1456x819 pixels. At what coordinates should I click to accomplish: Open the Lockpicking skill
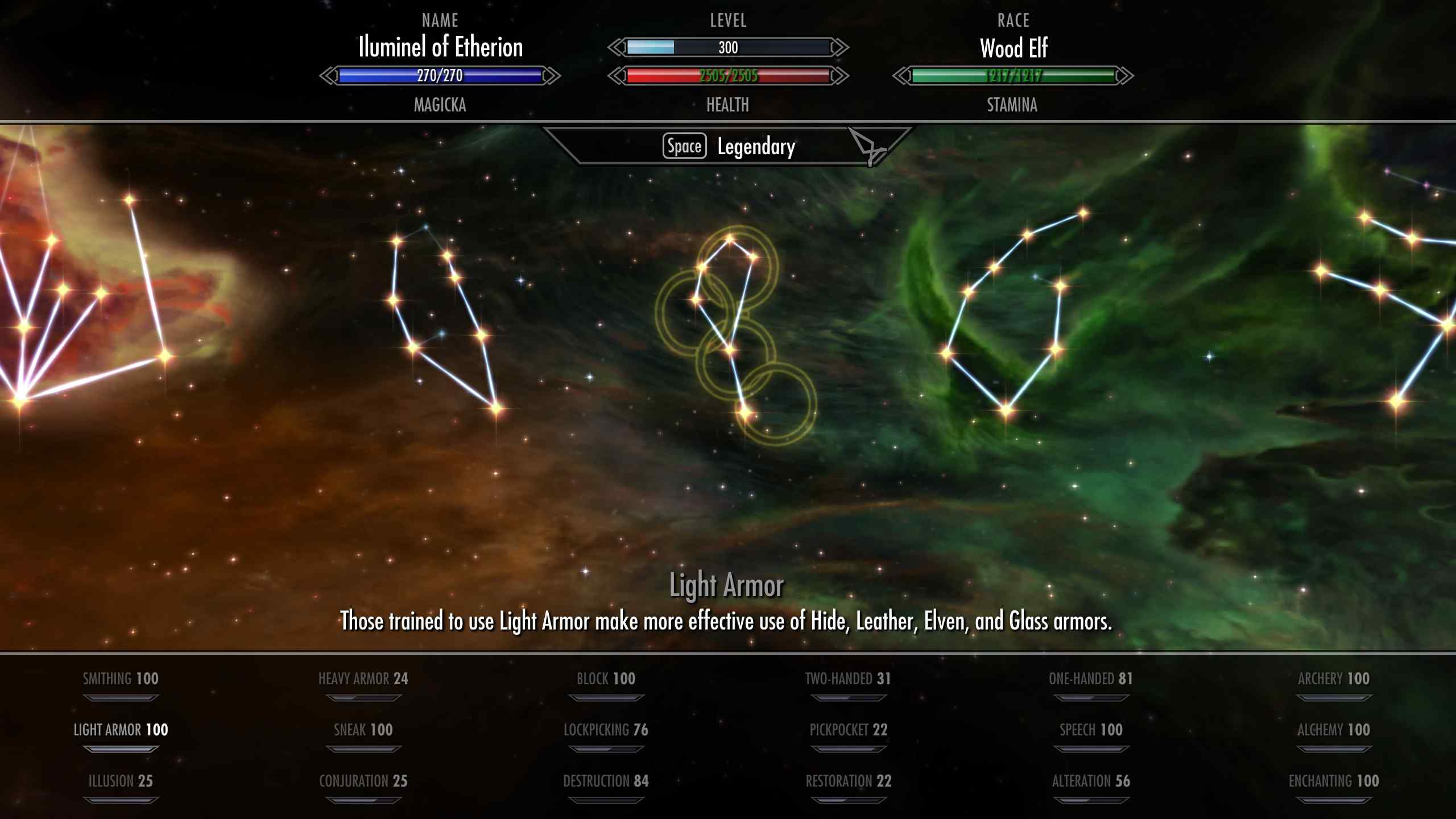[x=606, y=730]
